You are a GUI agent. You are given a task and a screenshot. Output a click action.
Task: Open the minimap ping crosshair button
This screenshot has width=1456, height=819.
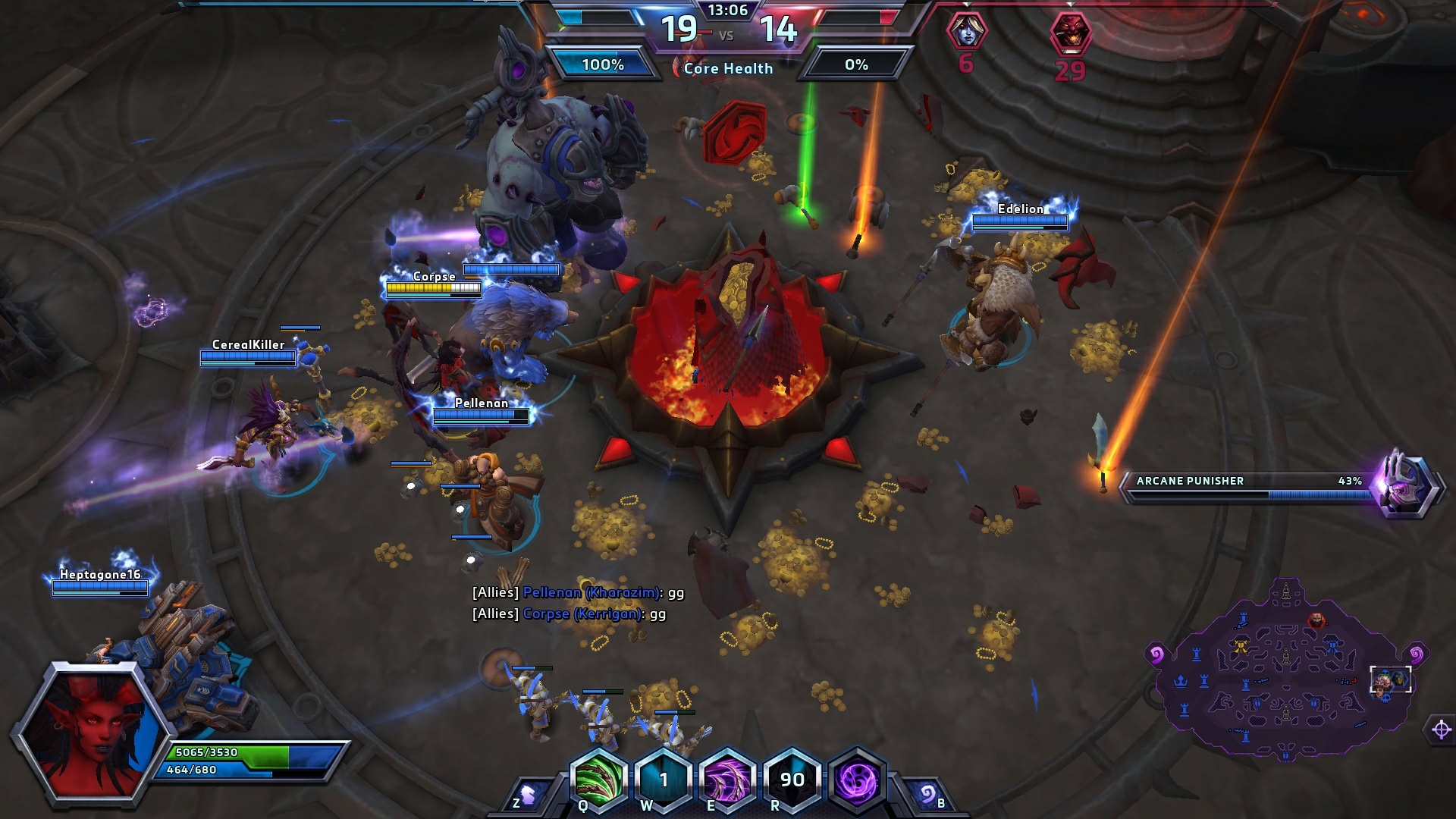click(x=1441, y=730)
